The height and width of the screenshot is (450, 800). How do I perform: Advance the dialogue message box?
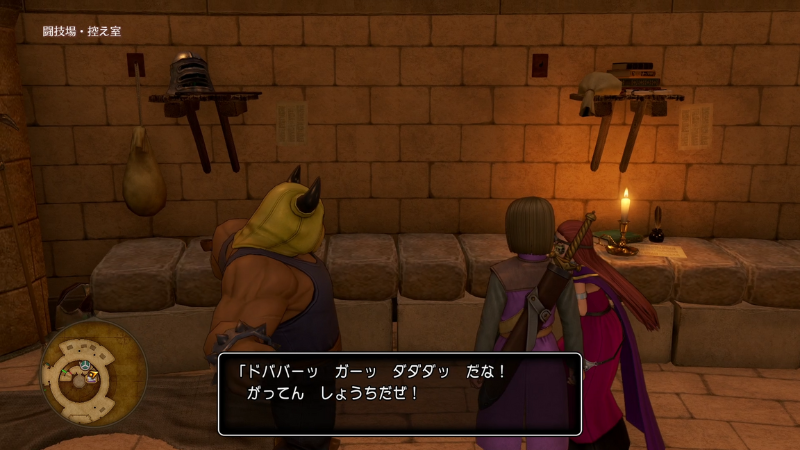(399, 392)
